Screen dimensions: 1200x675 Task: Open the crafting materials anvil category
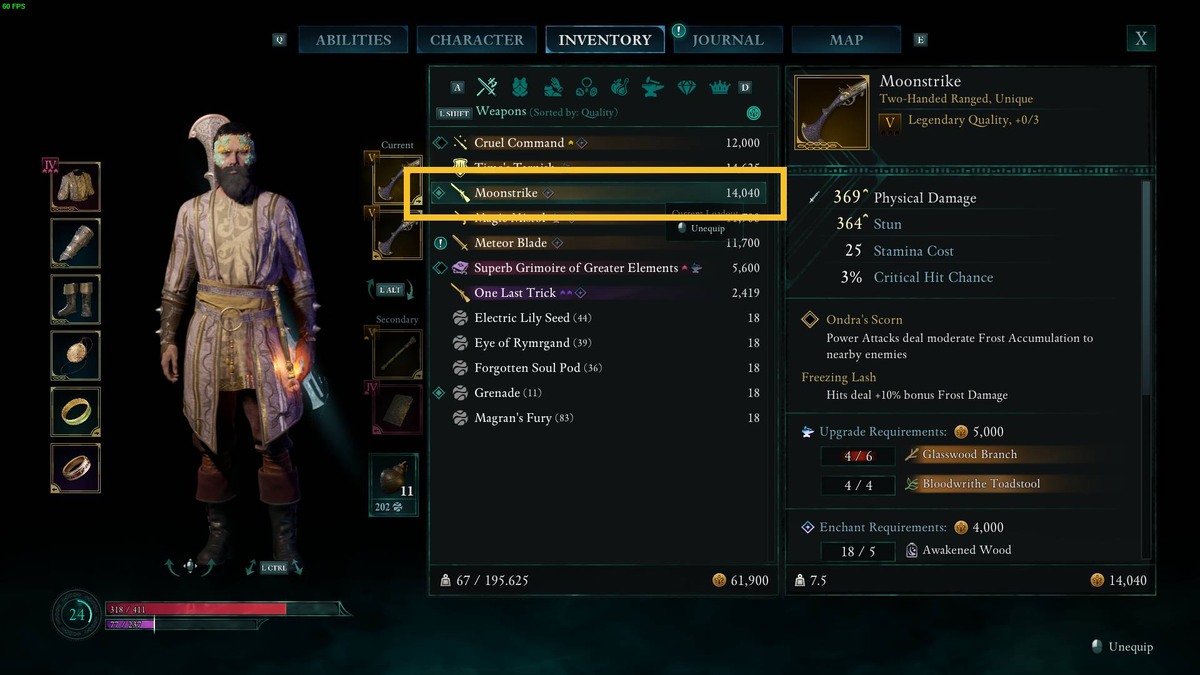(x=652, y=87)
